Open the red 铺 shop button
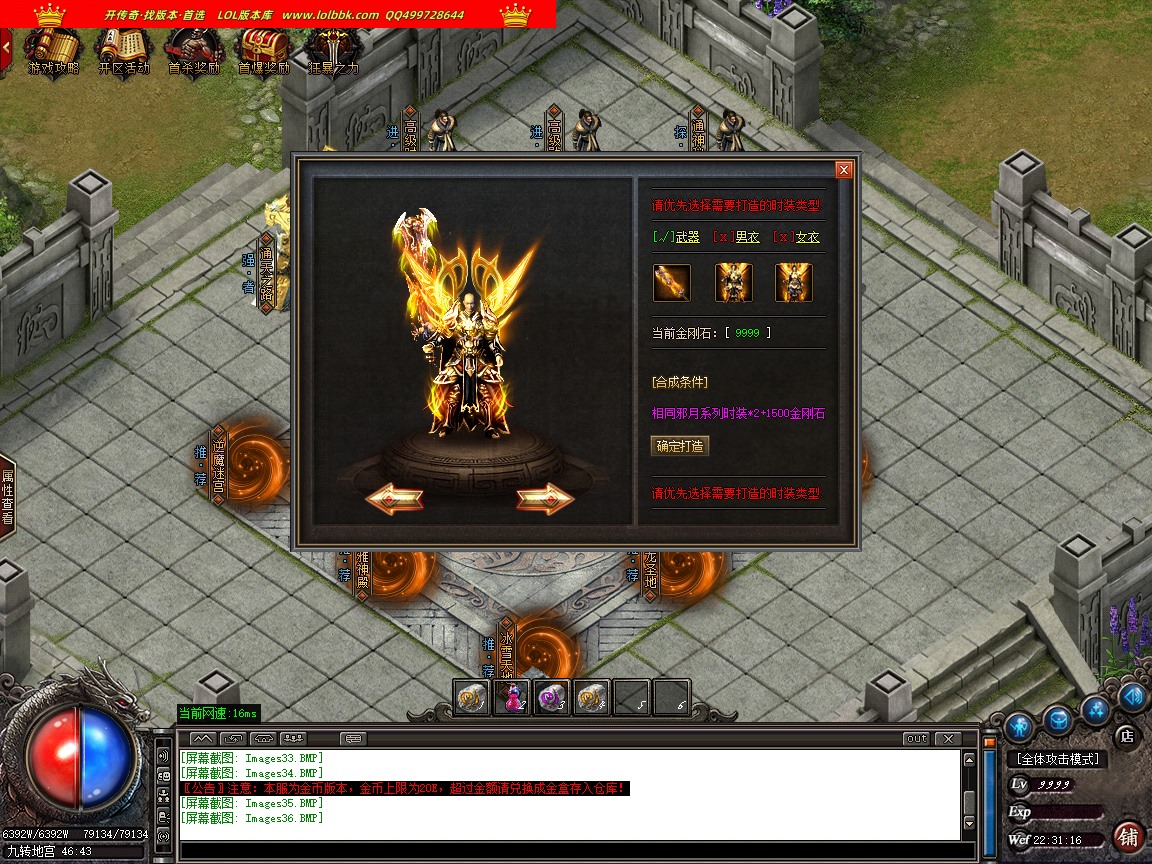1152x864 pixels. tap(1128, 836)
